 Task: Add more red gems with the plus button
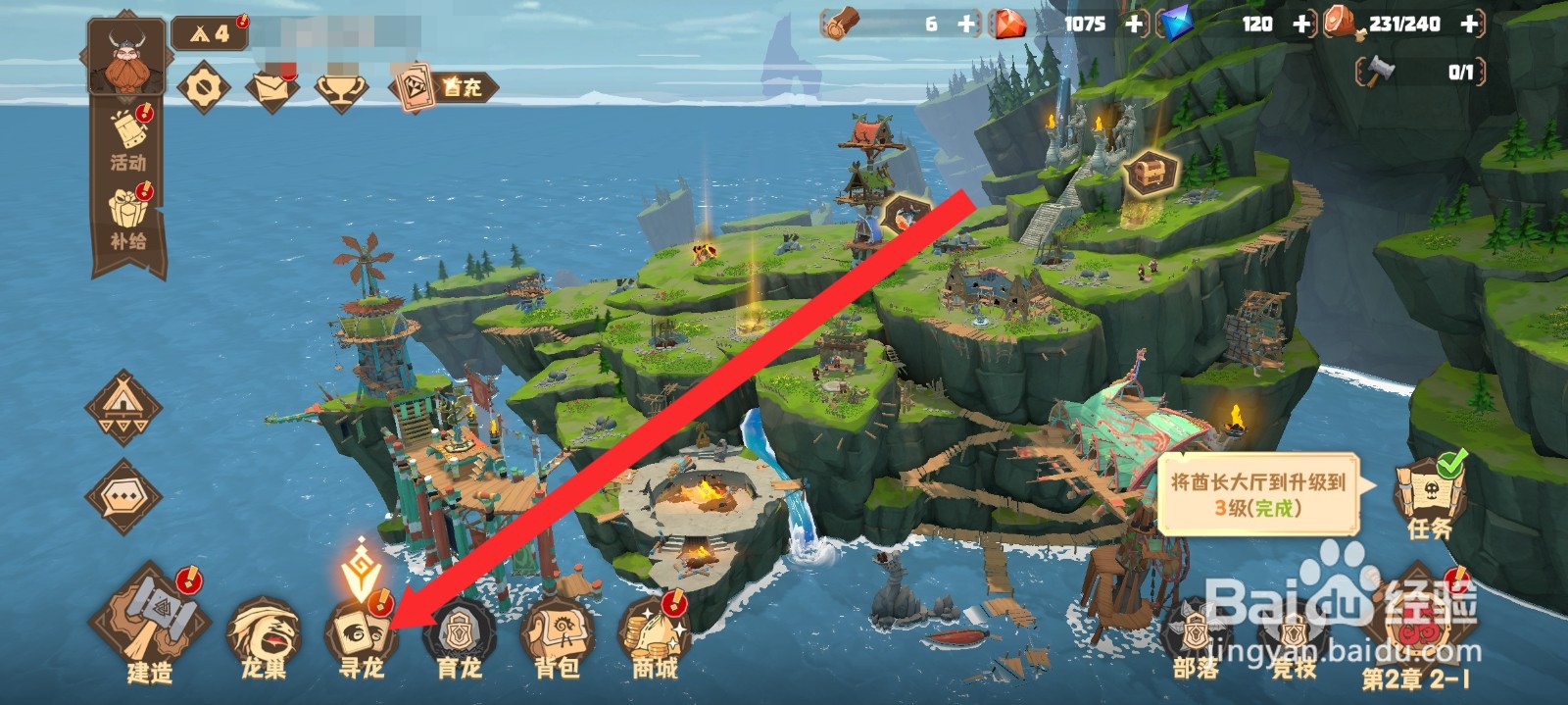pyautogui.click(x=1135, y=25)
